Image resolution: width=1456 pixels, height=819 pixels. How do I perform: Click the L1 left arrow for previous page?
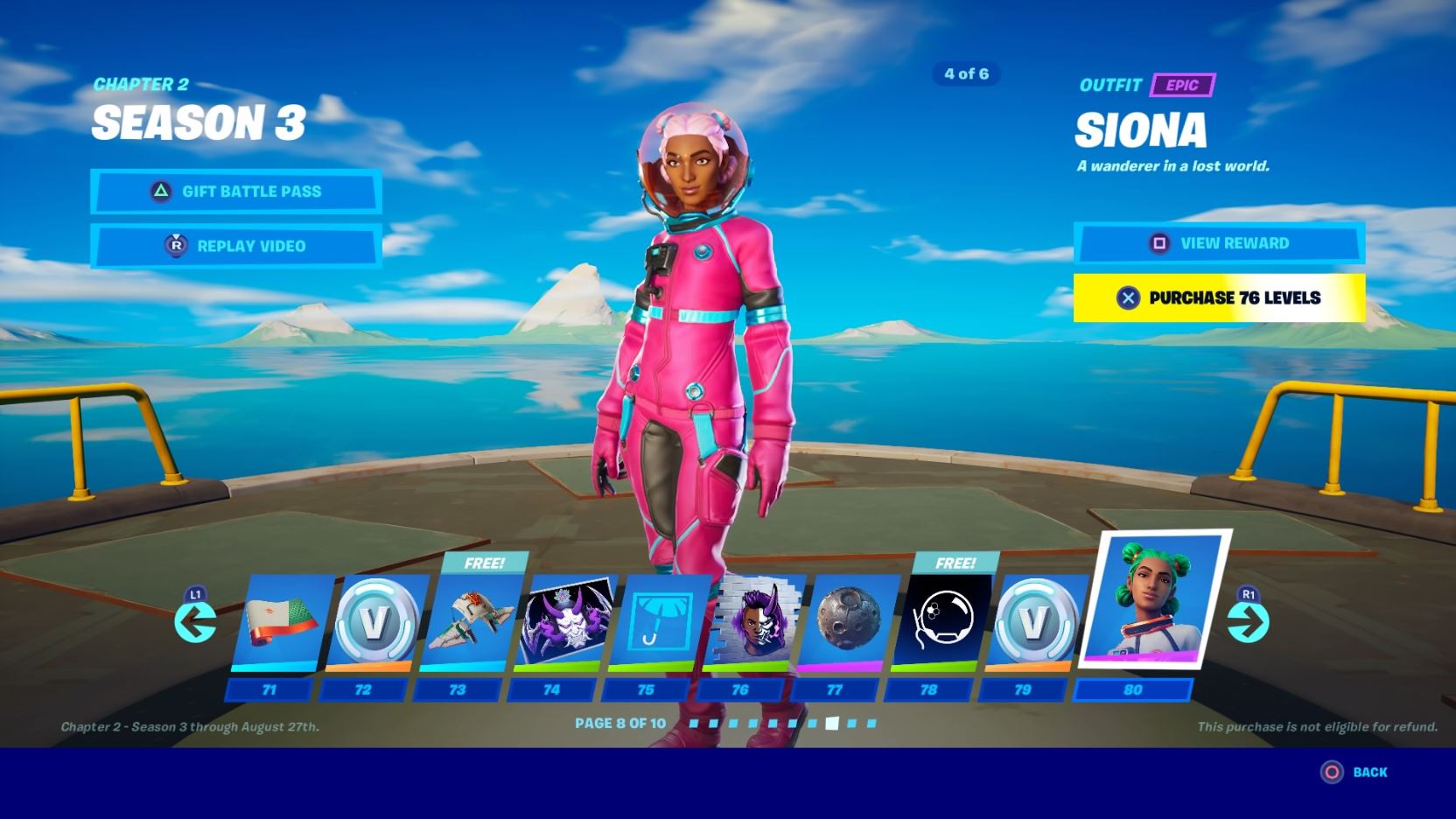195,623
